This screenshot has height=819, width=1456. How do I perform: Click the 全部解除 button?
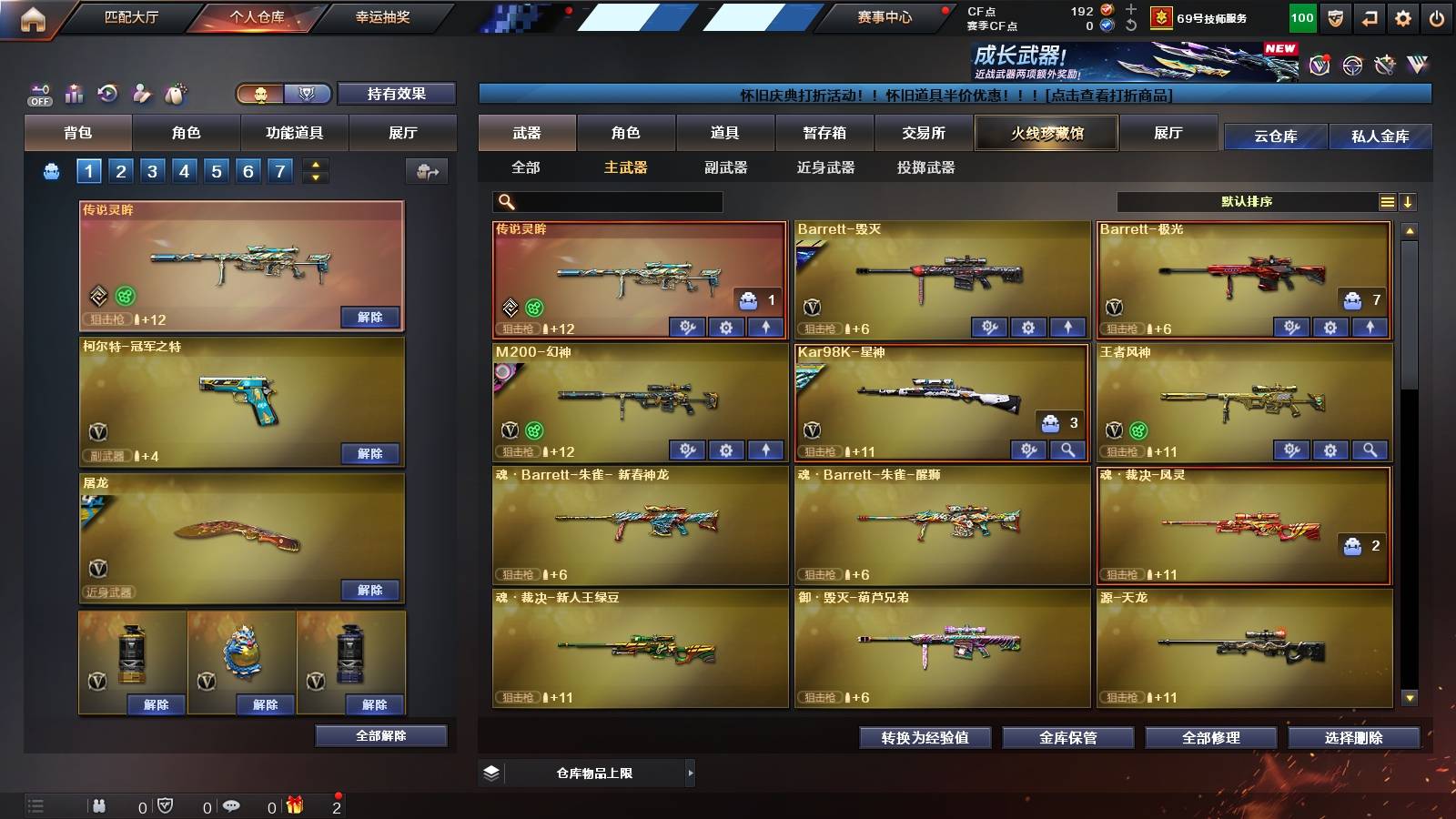pos(379,735)
